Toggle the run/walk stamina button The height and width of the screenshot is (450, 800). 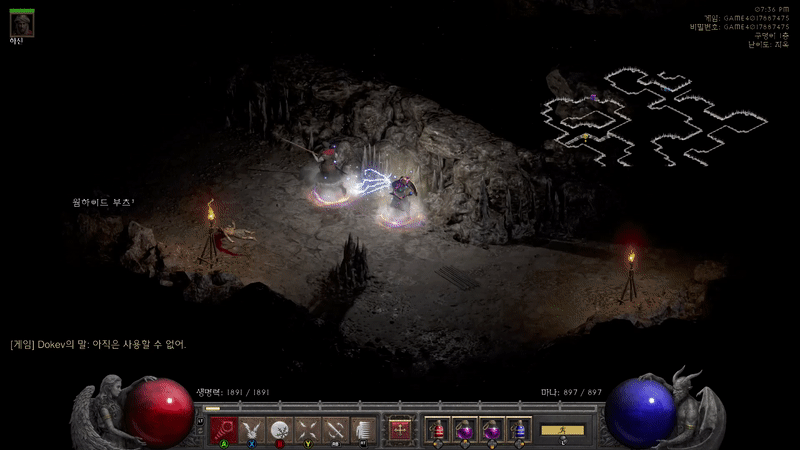pos(563,429)
